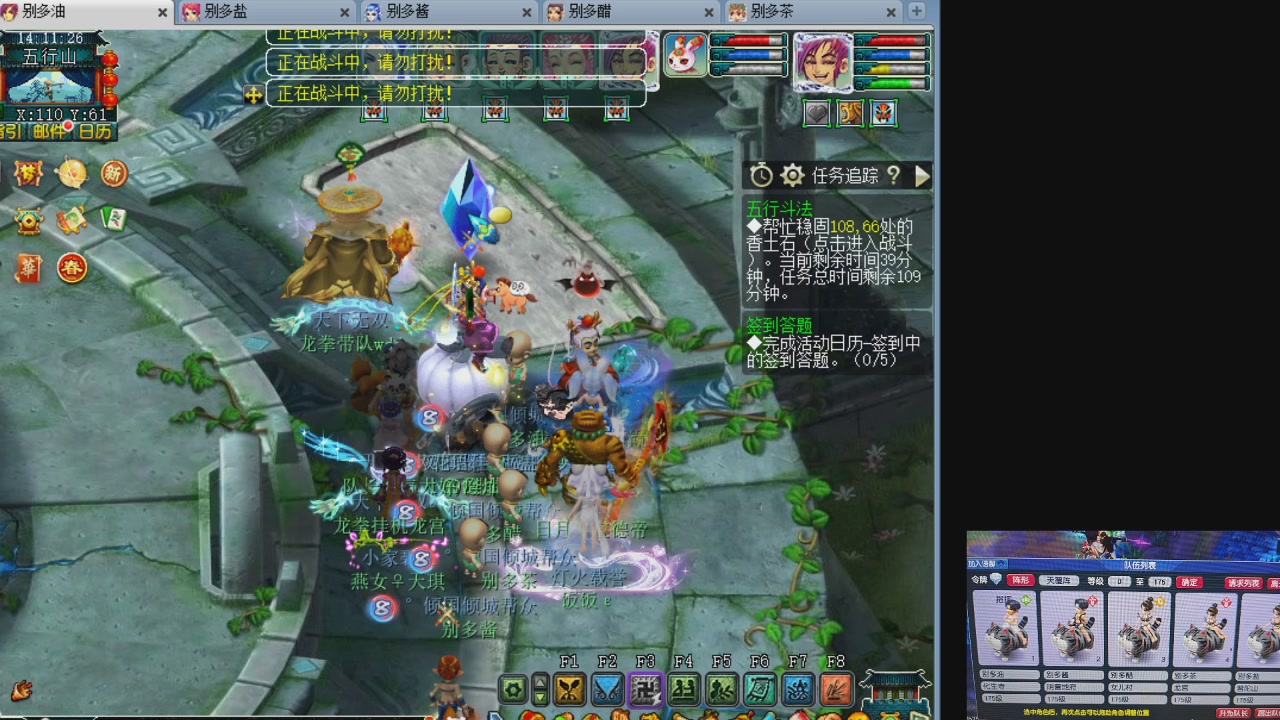Open task tracker settings gear icon
This screenshot has height=720, width=1280.
792,175
